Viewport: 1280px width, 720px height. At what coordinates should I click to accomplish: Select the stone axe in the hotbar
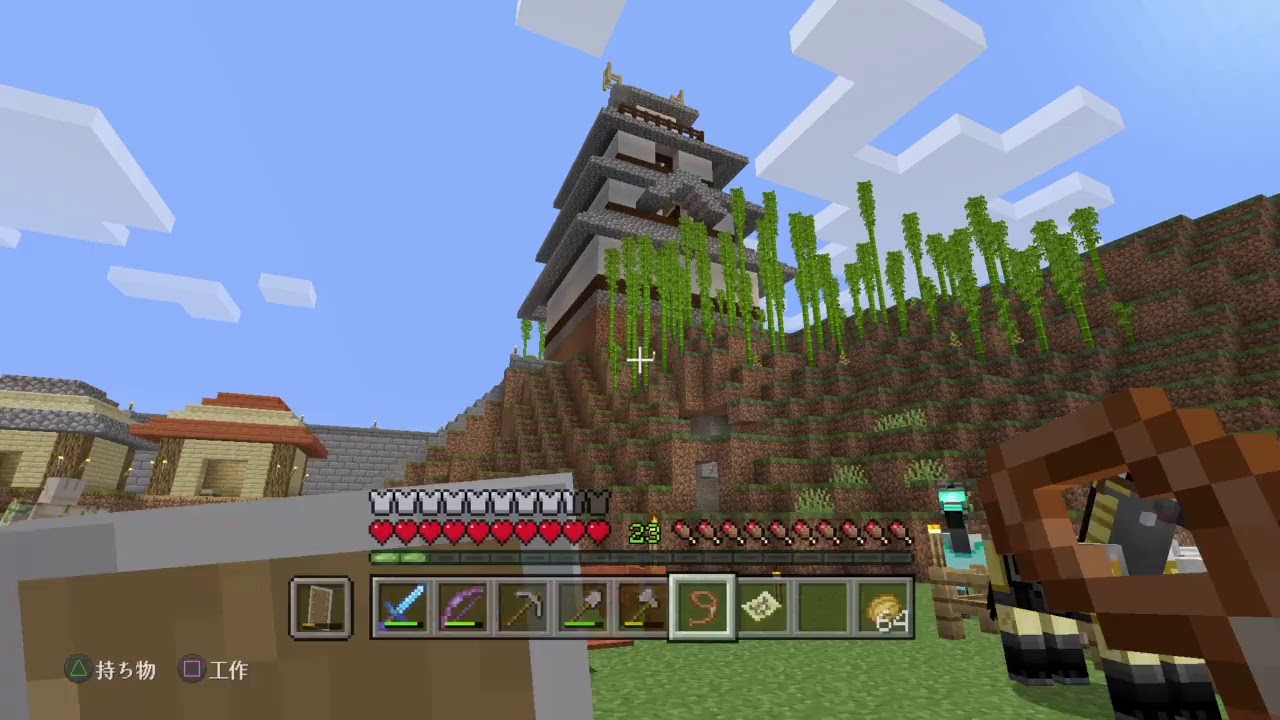(x=643, y=605)
